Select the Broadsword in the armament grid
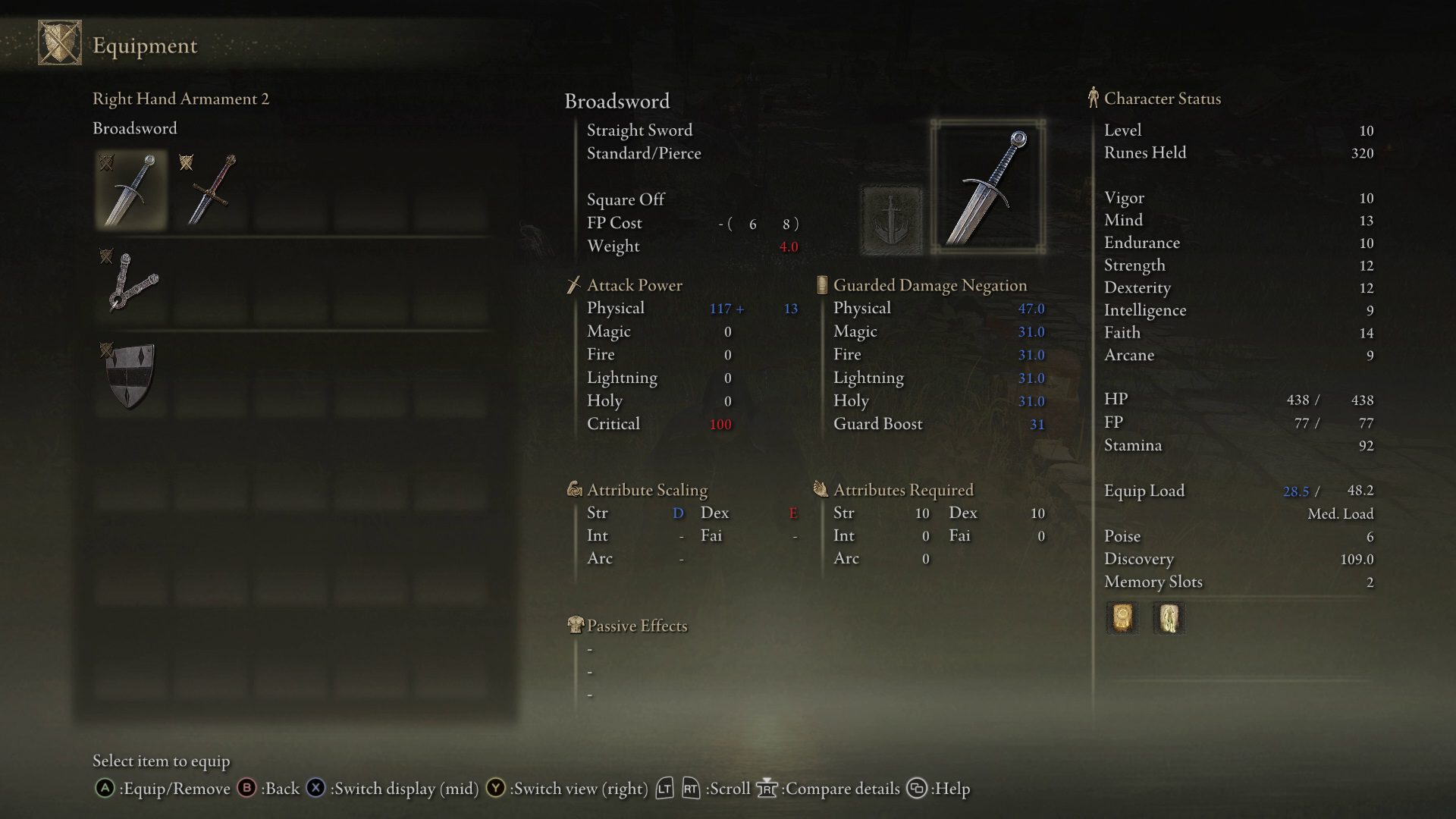 [x=131, y=190]
